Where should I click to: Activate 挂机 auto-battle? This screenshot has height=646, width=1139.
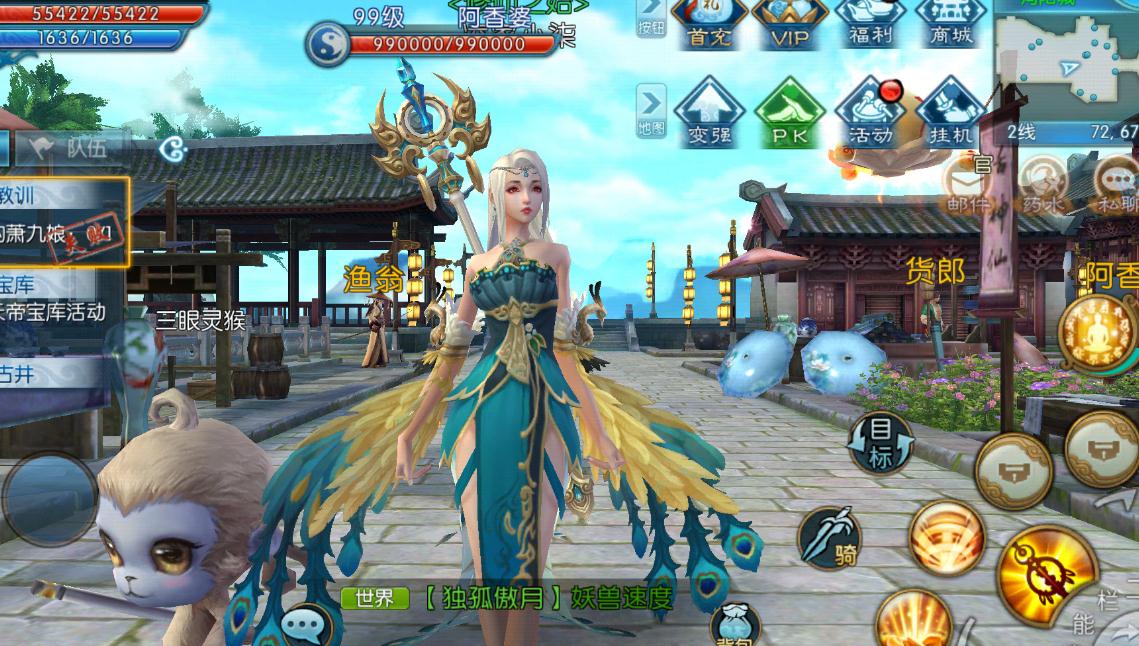(950, 112)
